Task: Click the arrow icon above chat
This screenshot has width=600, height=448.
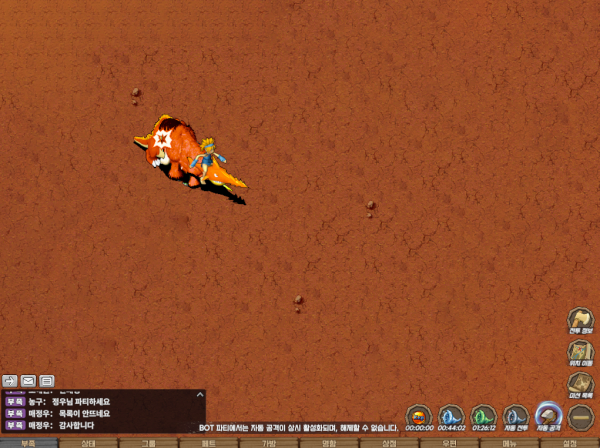Action: (x=10, y=380)
